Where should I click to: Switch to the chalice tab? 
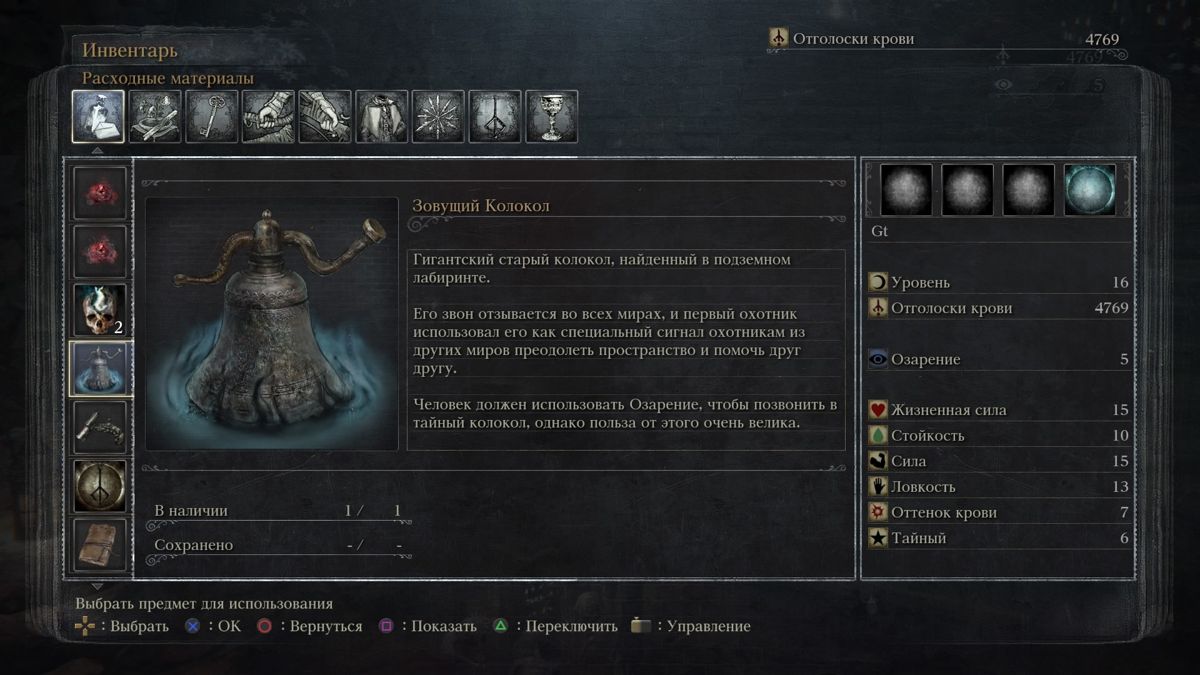pos(551,116)
